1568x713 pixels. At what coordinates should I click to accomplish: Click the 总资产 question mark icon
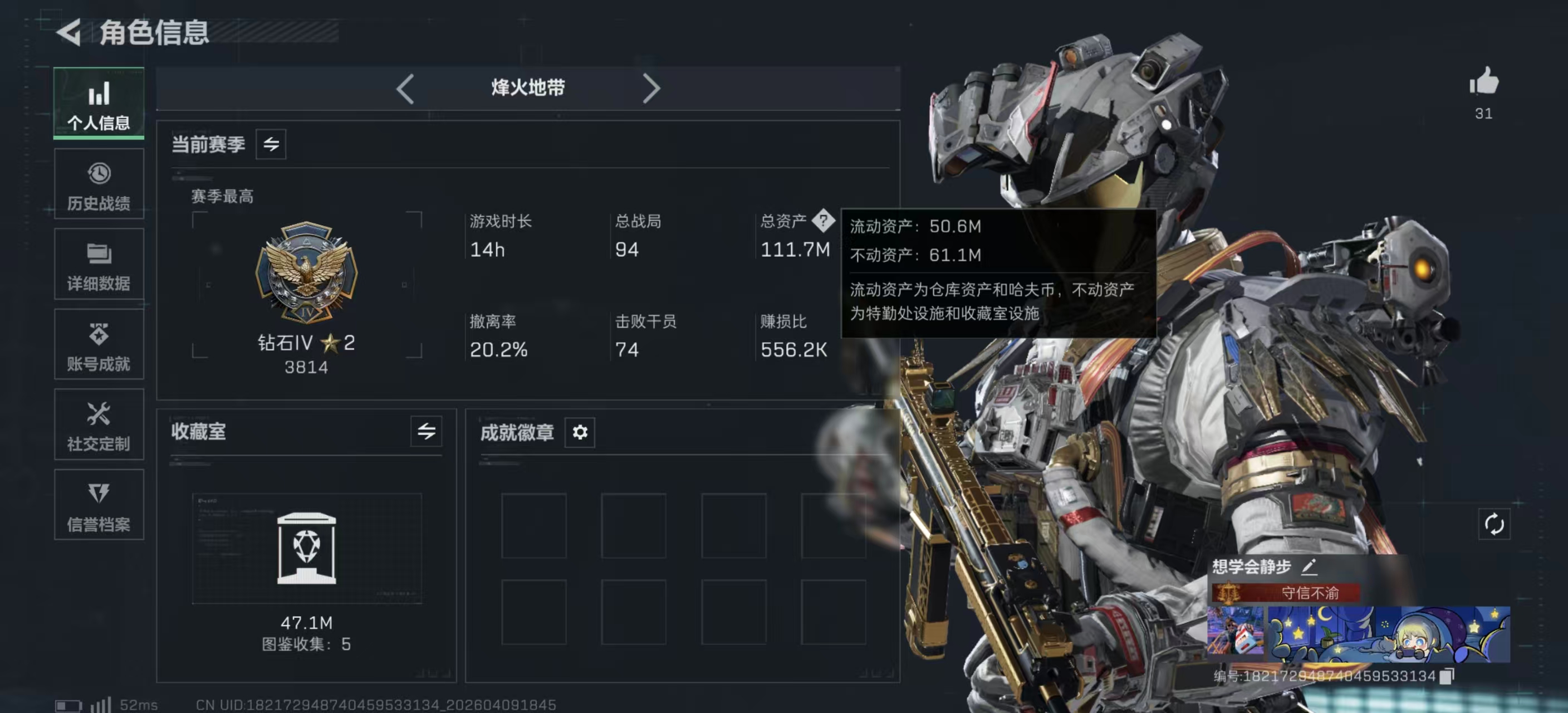point(823,221)
